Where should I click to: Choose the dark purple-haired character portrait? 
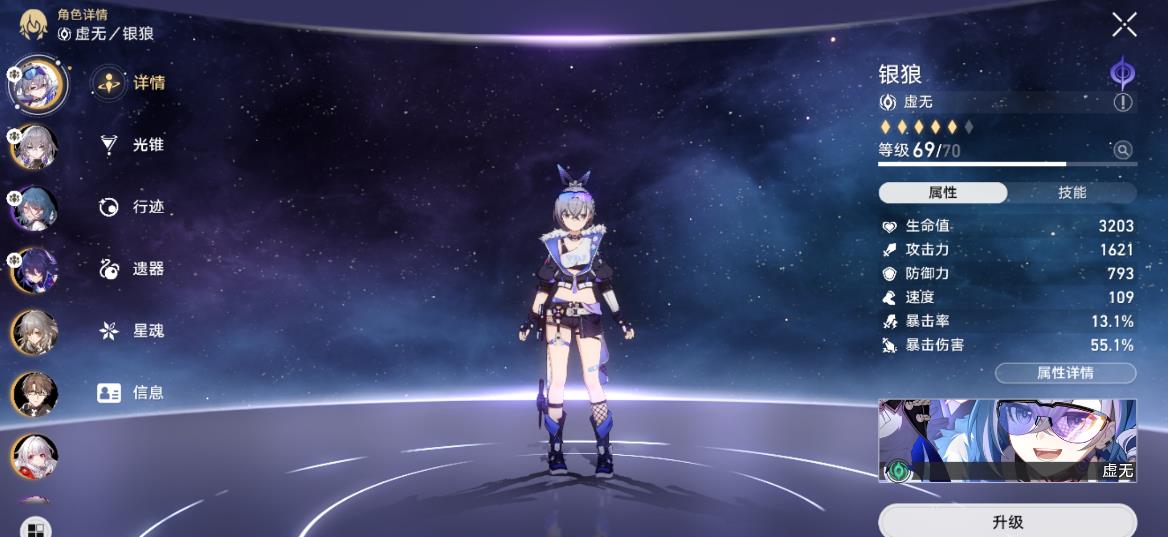pos(35,270)
